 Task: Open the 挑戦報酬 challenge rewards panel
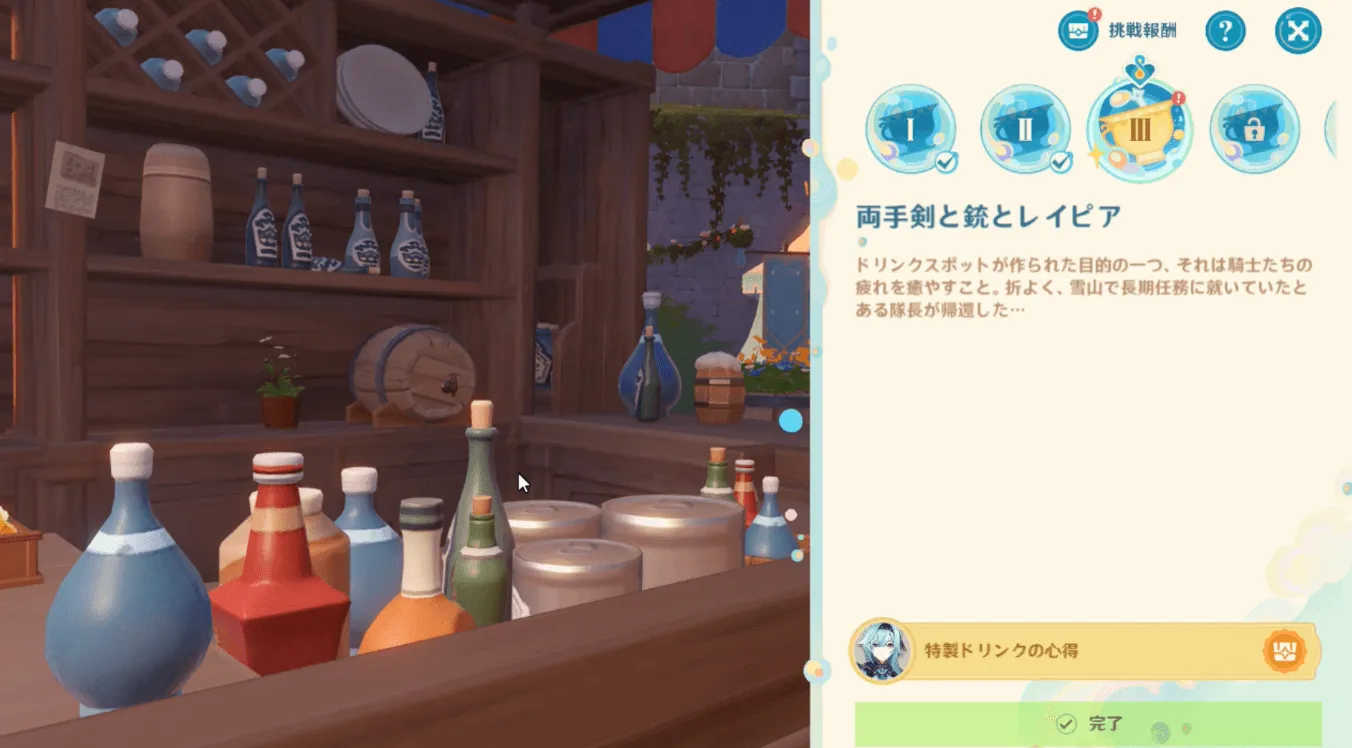[1077, 30]
